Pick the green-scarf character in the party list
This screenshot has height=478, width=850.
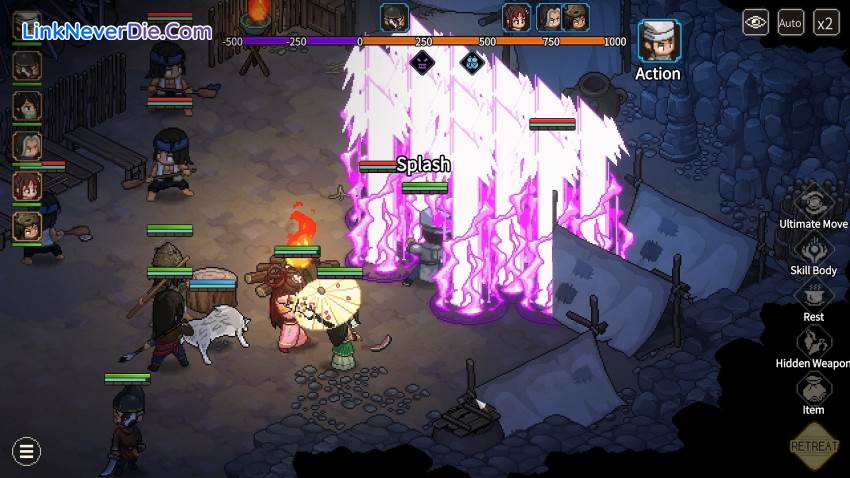27,106
